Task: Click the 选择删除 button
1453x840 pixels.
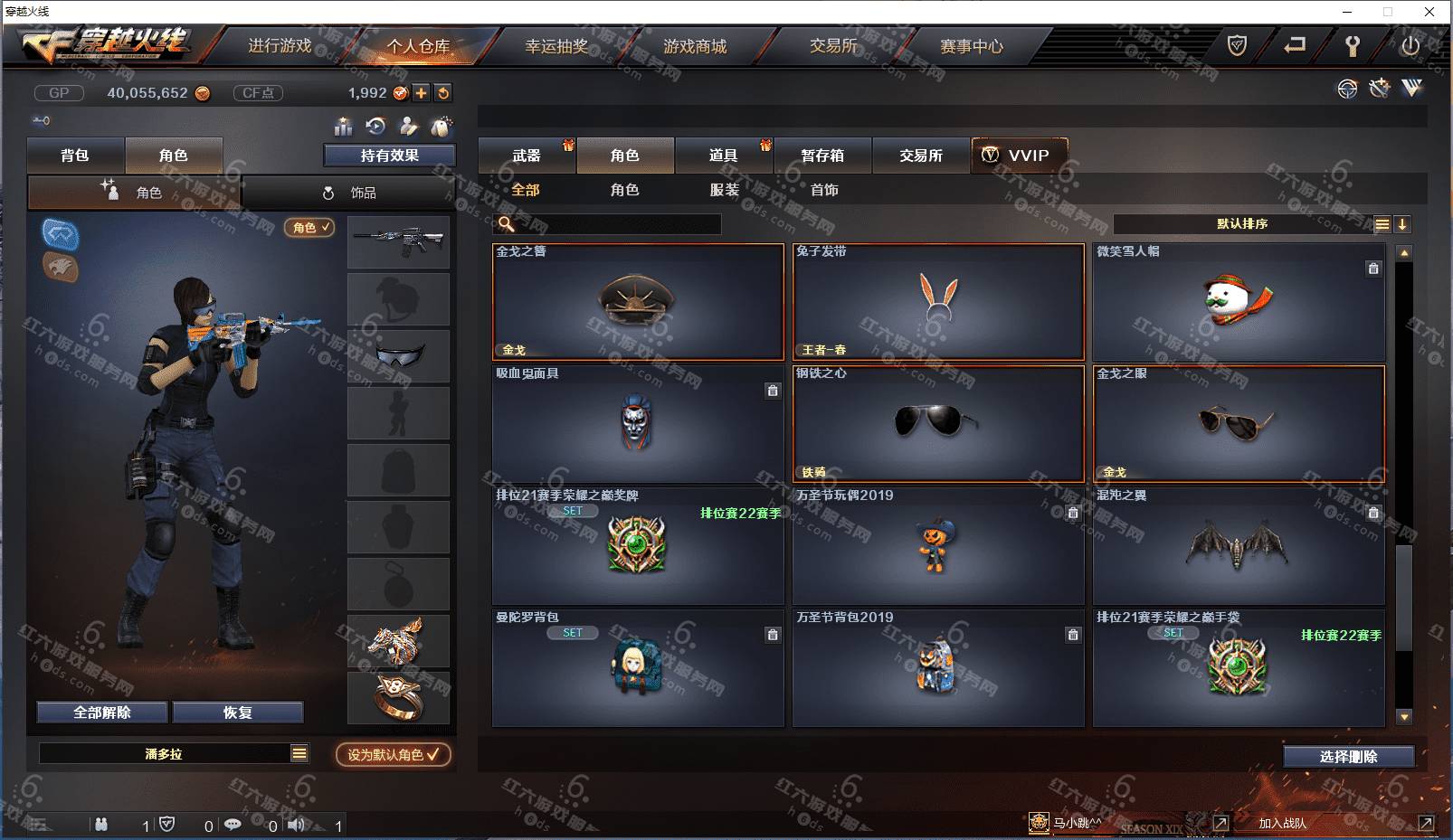Action: click(1348, 757)
